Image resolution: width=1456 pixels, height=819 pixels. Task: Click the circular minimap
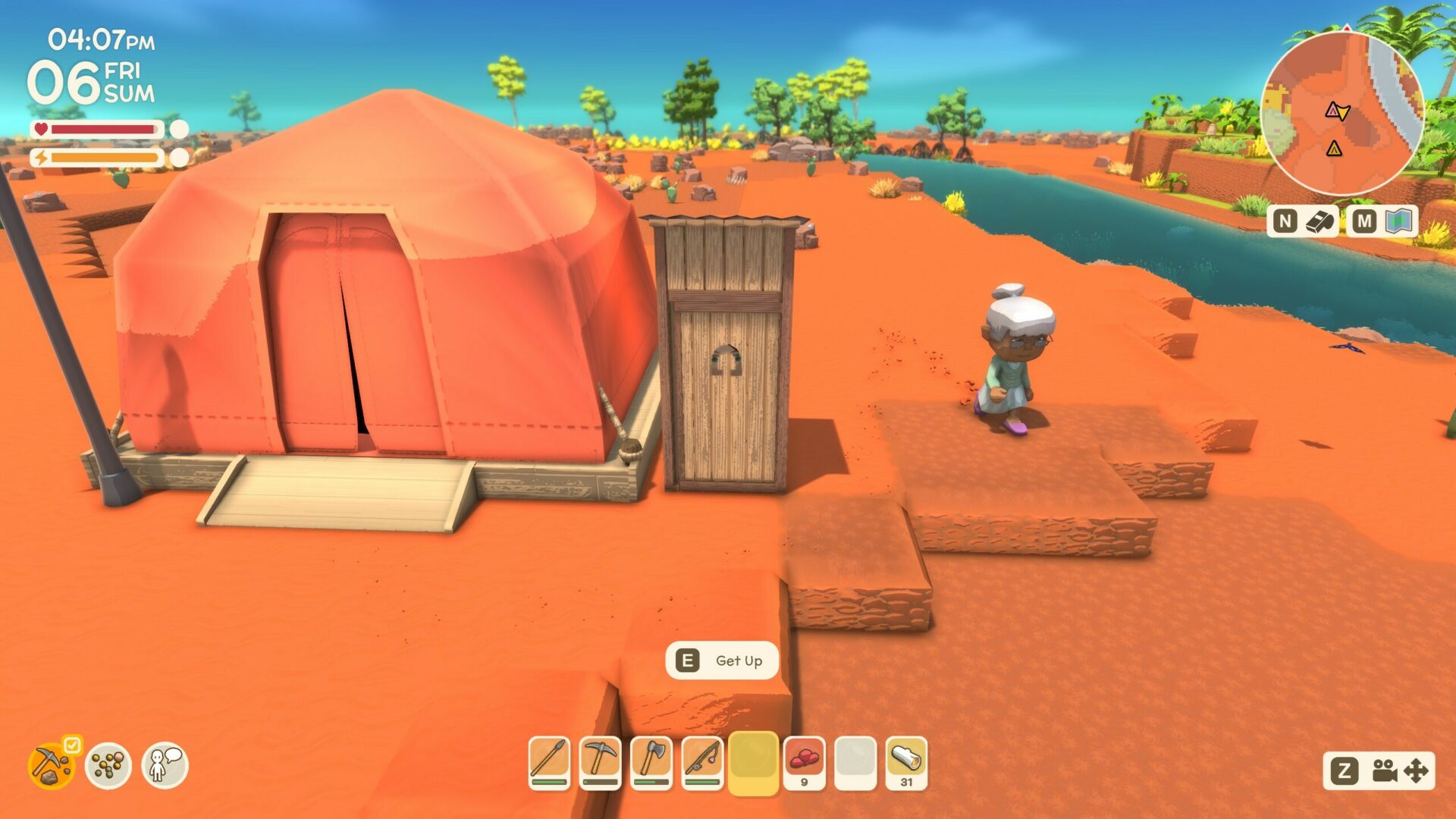tap(1343, 114)
